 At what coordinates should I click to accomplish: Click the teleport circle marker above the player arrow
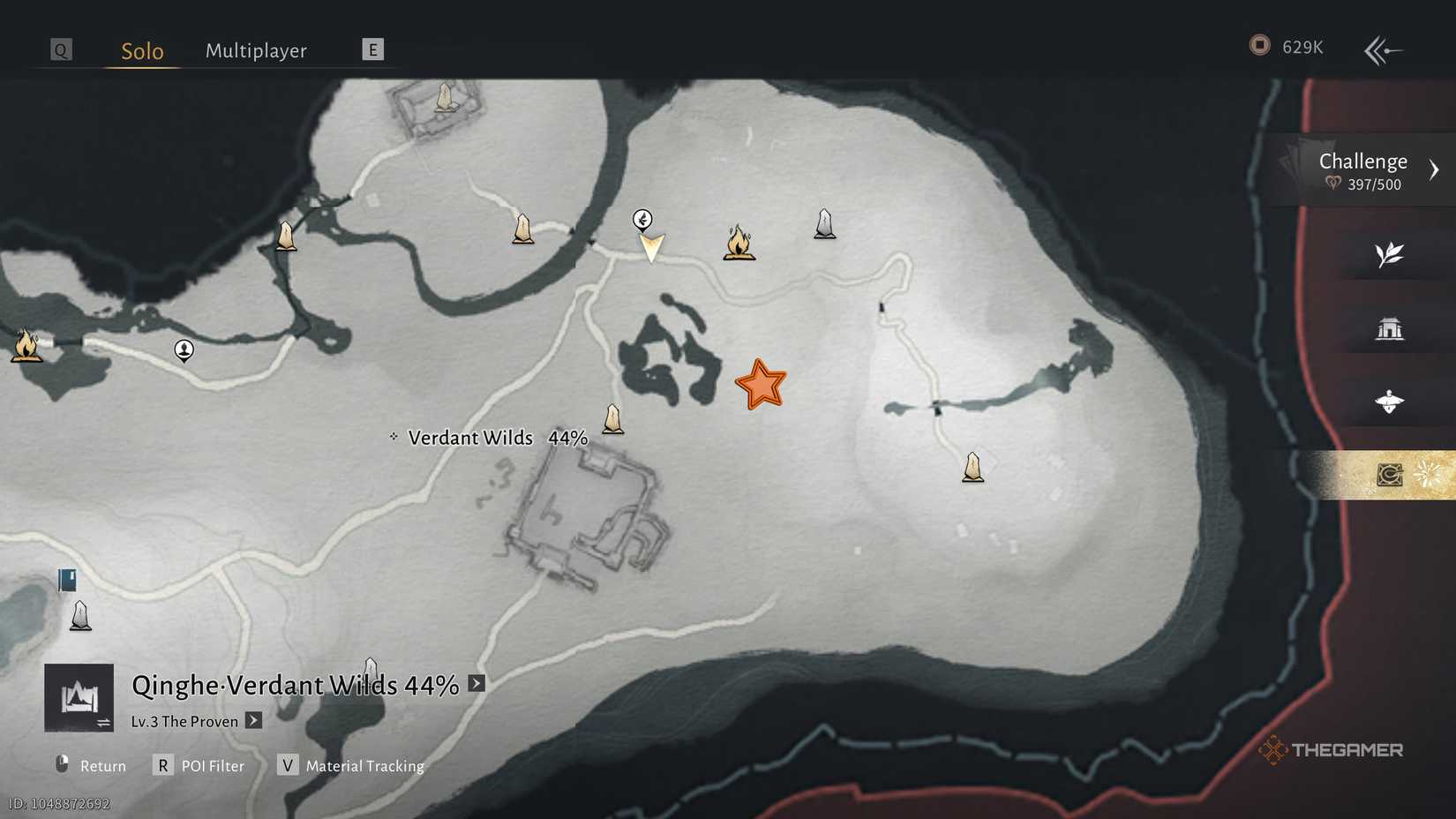click(x=642, y=218)
